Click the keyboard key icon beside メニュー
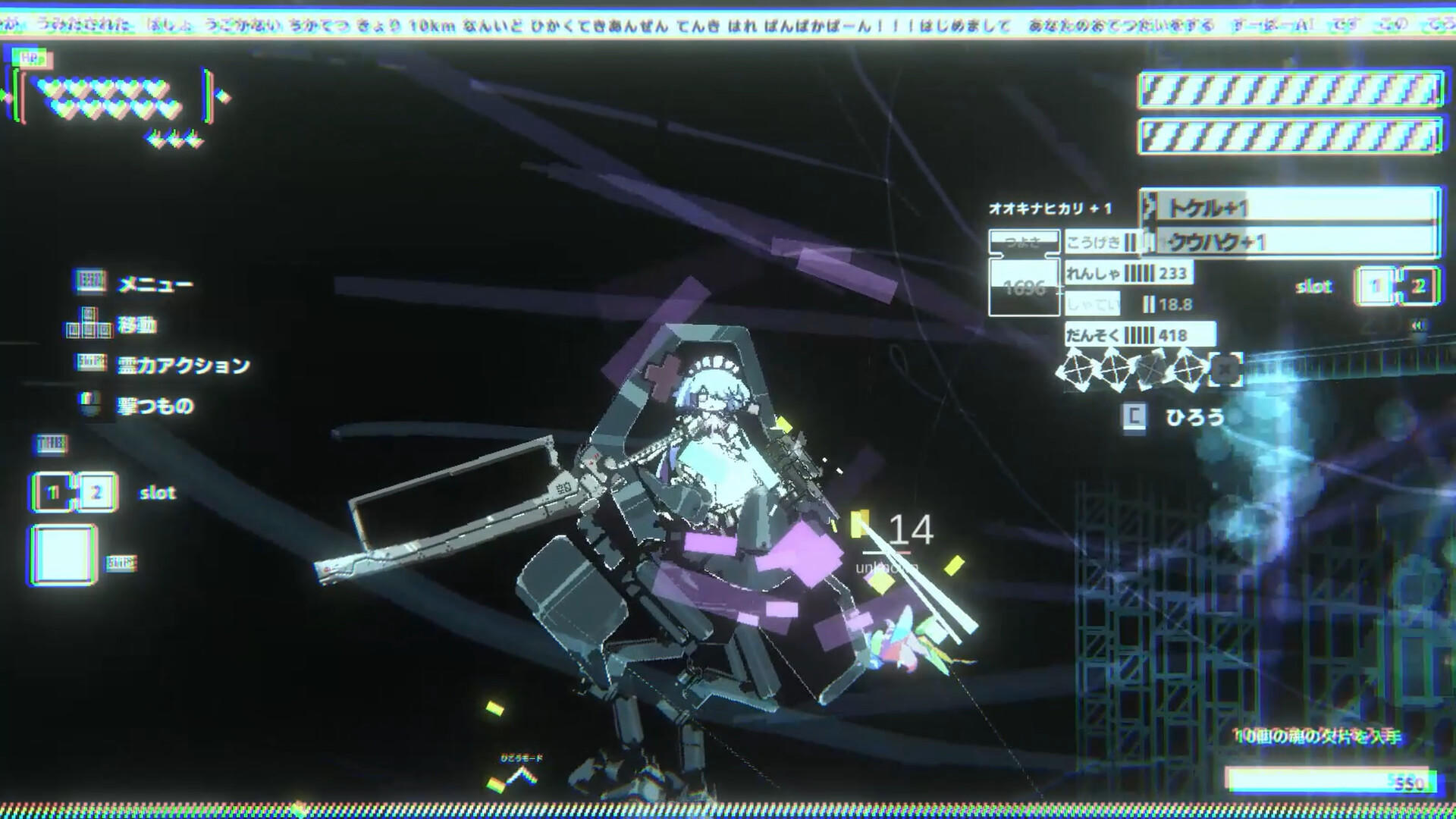Image resolution: width=1456 pixels, height=819 pixels. tap(89, 281)
